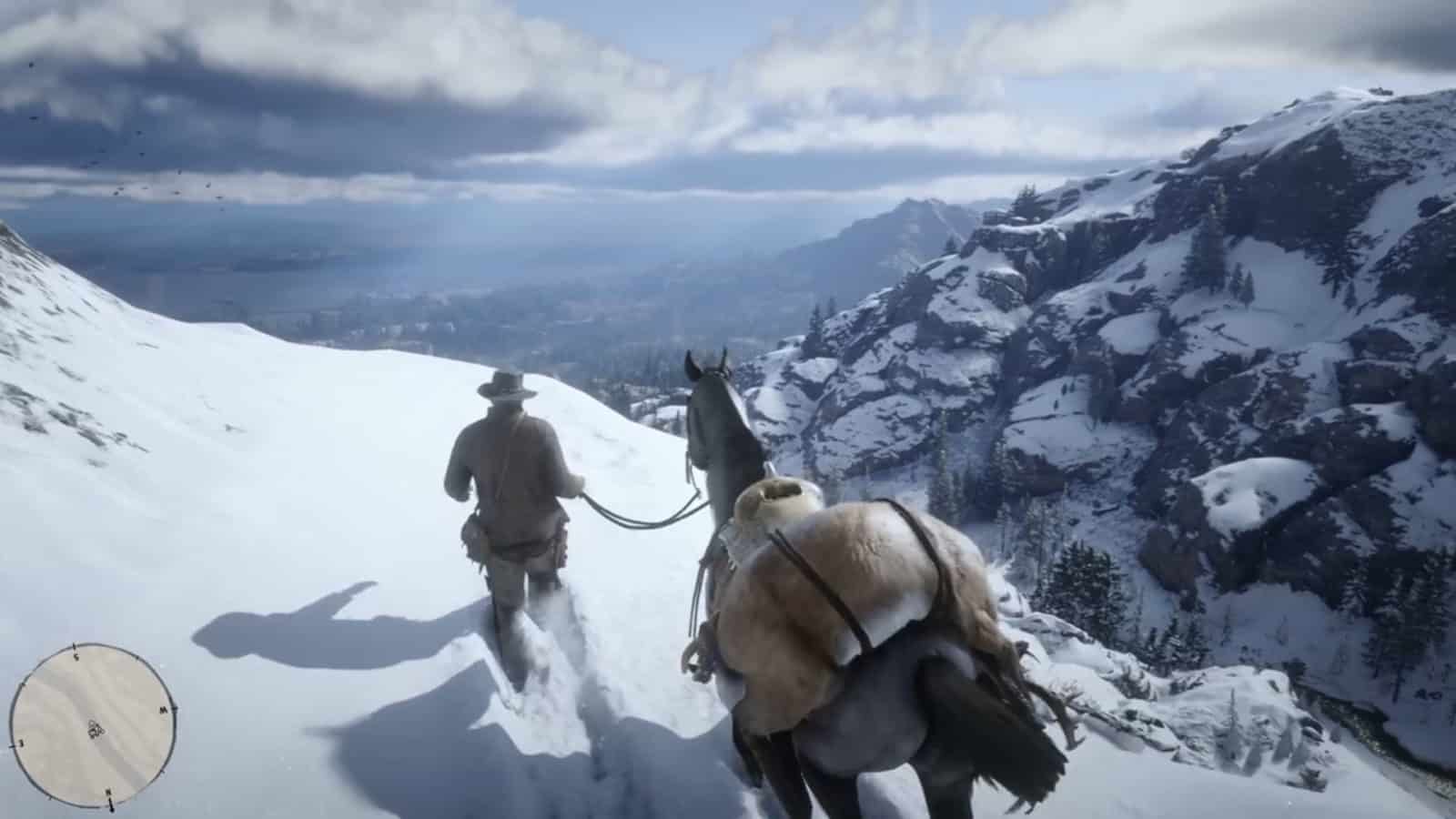The image size is (1456, 819).
Task: Click the small waypoint dot on the minimap
Action: pos(91,723)
